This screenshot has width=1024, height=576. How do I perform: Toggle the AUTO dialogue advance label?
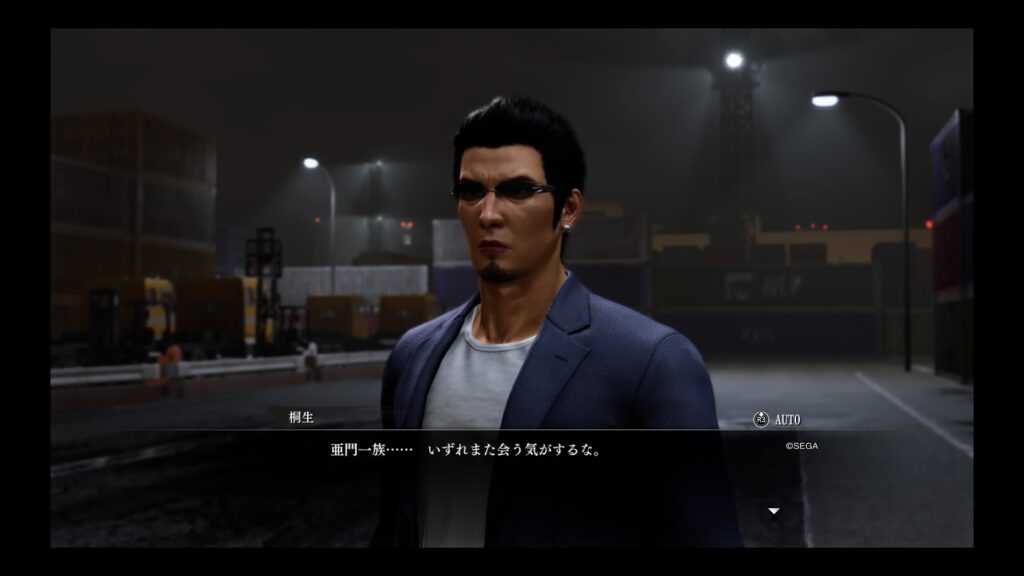[785, 420]
